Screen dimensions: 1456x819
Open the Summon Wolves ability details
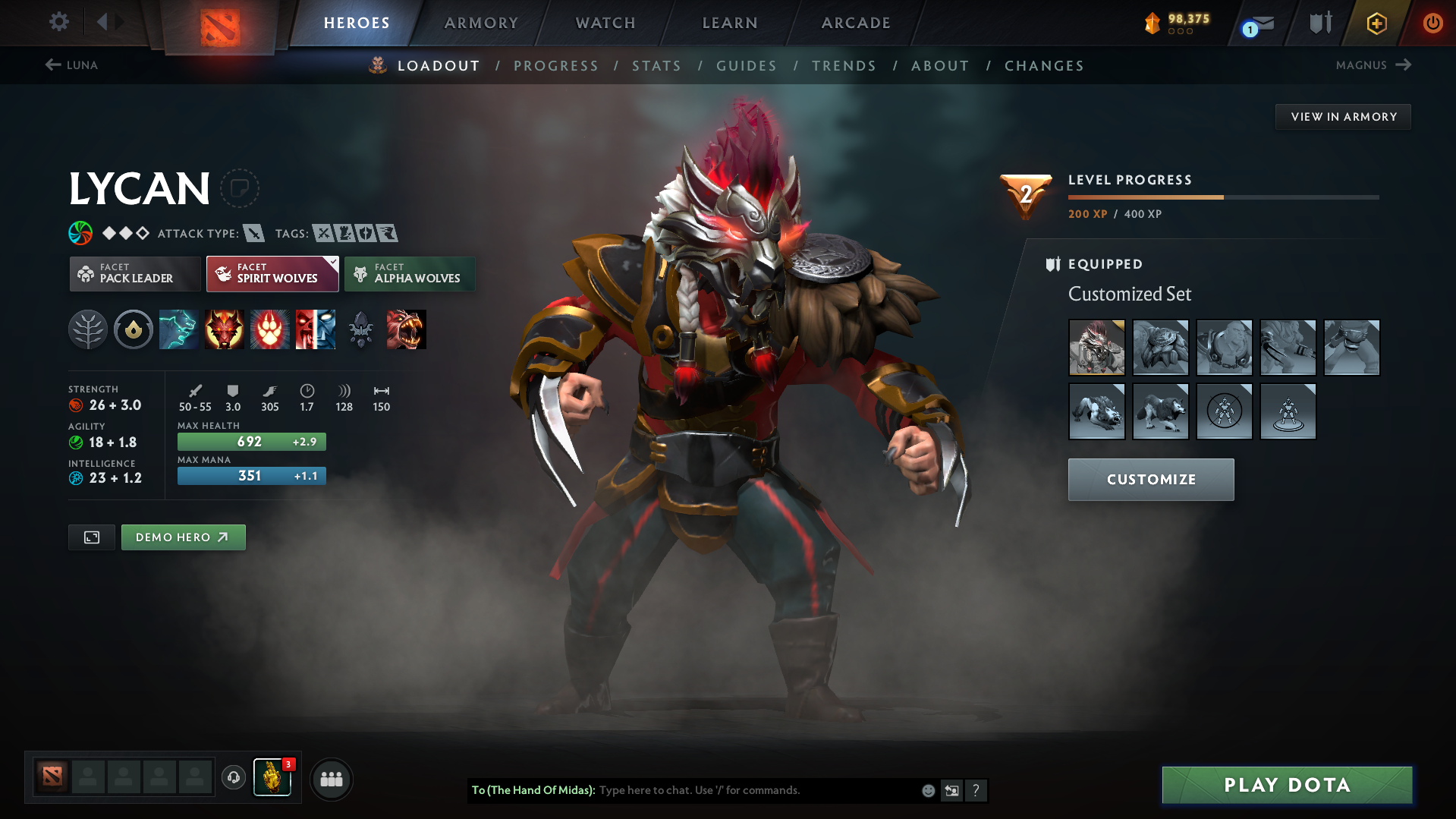tap(179, 329)
